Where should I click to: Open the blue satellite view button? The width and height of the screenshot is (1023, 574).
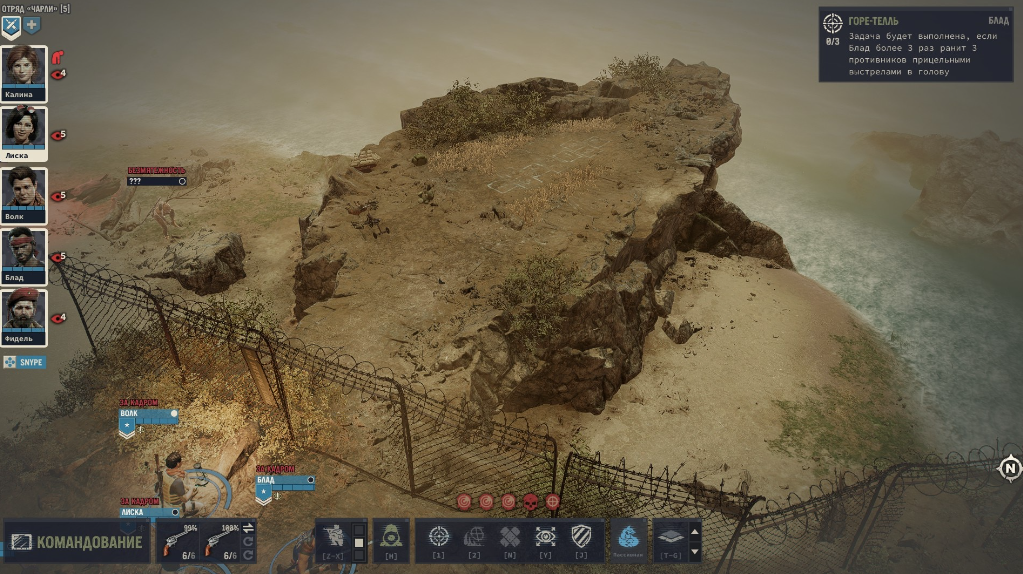pos(624,539)
